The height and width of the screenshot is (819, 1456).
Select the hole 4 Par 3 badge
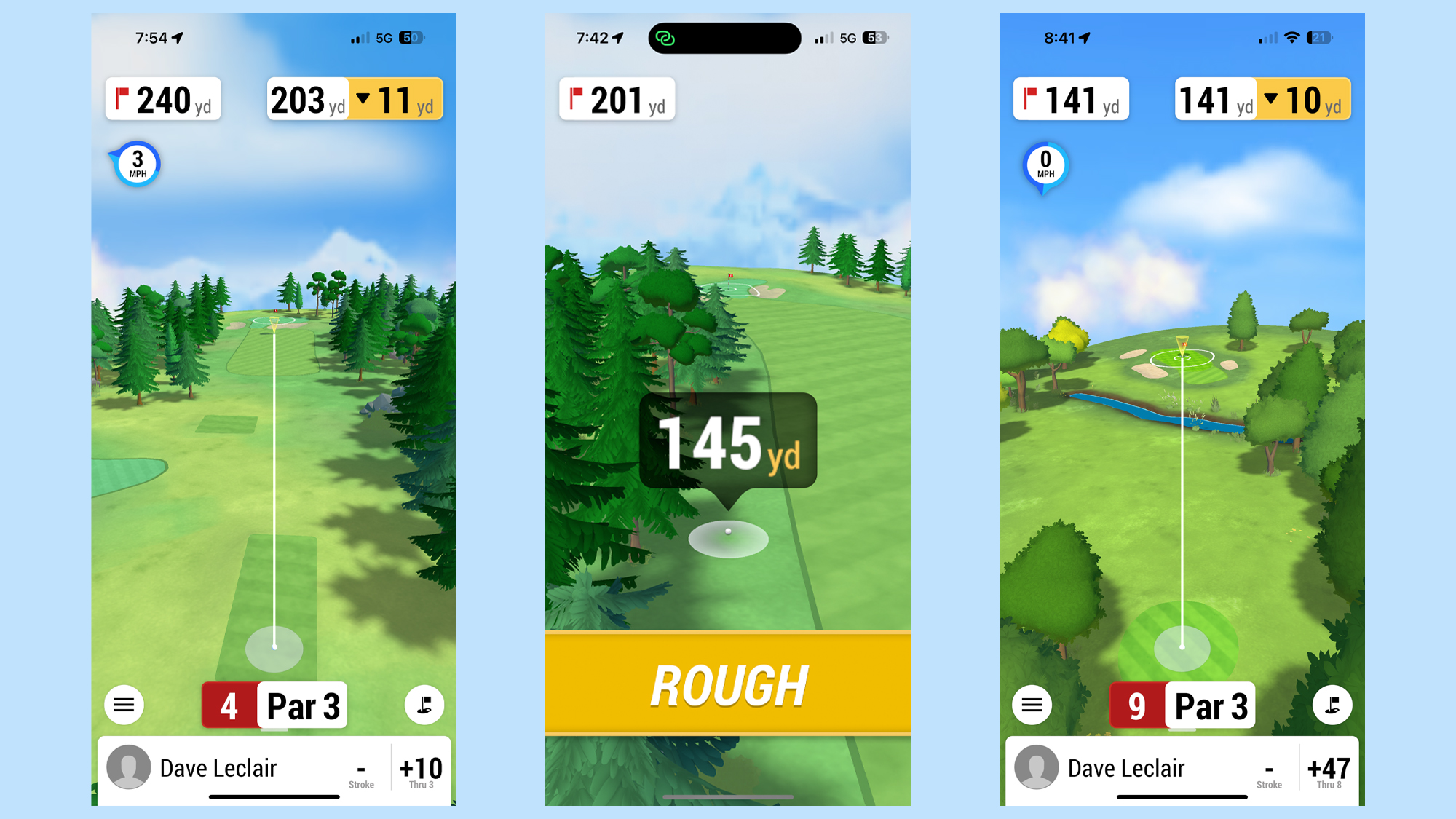pos(273,704)
